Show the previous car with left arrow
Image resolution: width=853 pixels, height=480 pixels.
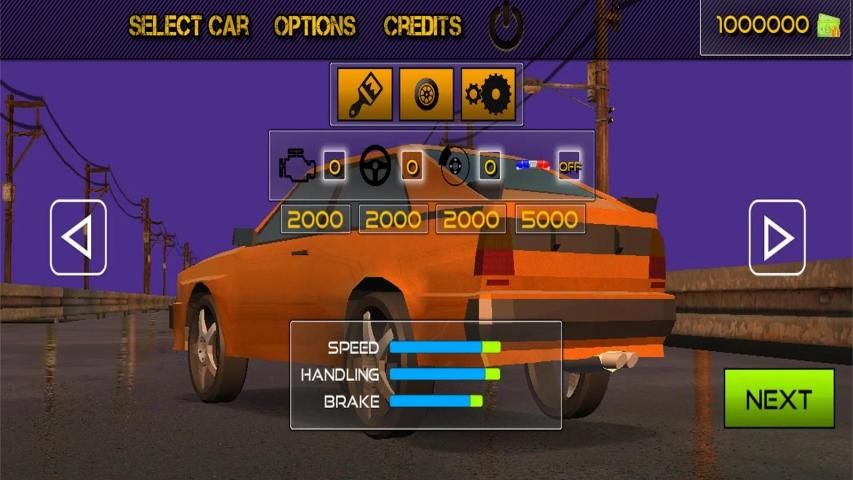point(78,238)
